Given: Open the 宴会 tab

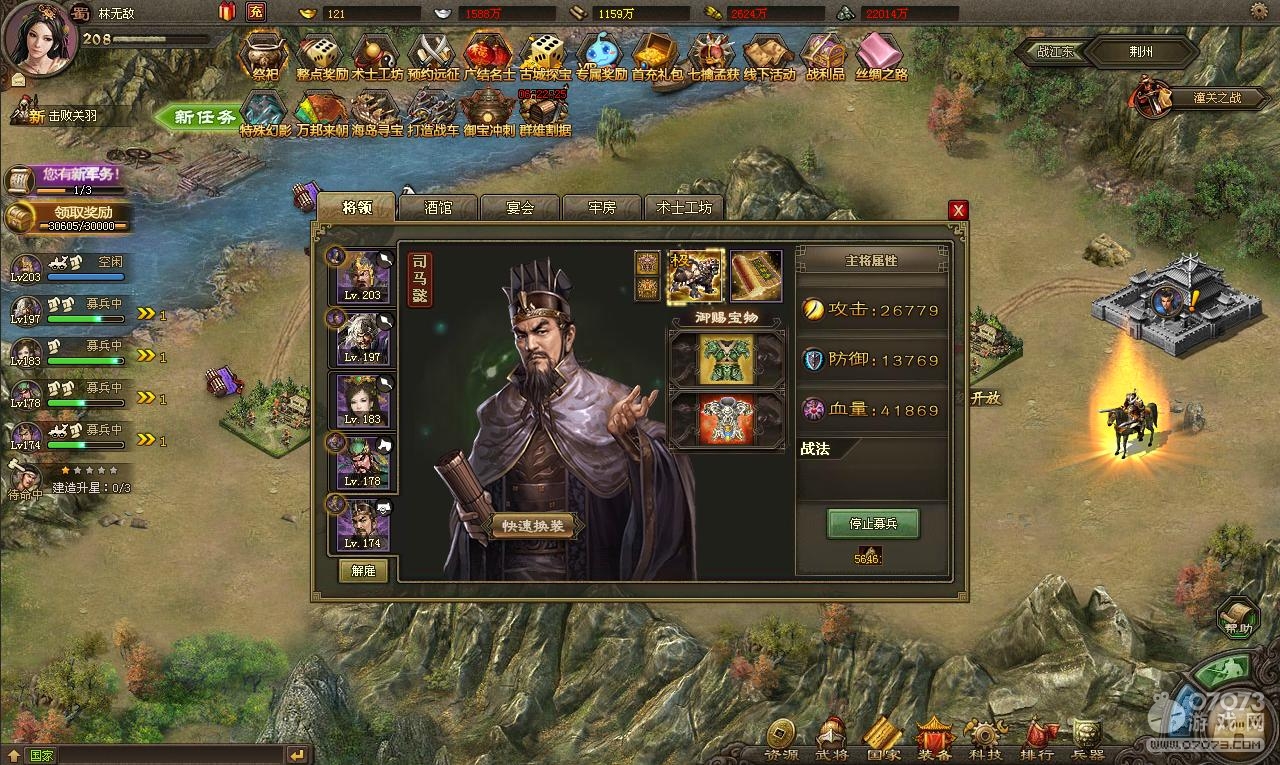Looking at the screenshot, I should point(520,208).
